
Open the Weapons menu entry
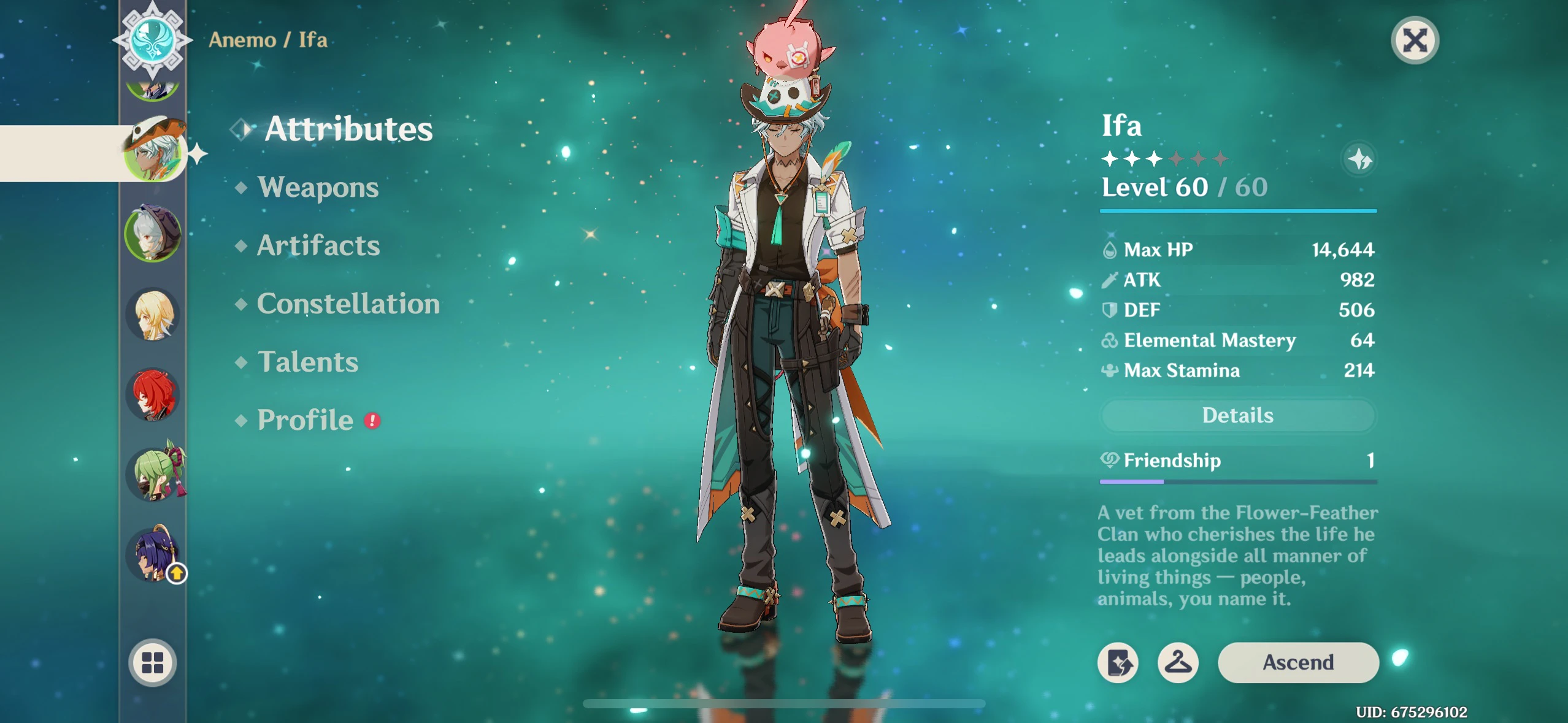pyautogui.click(x=318, y=187)
